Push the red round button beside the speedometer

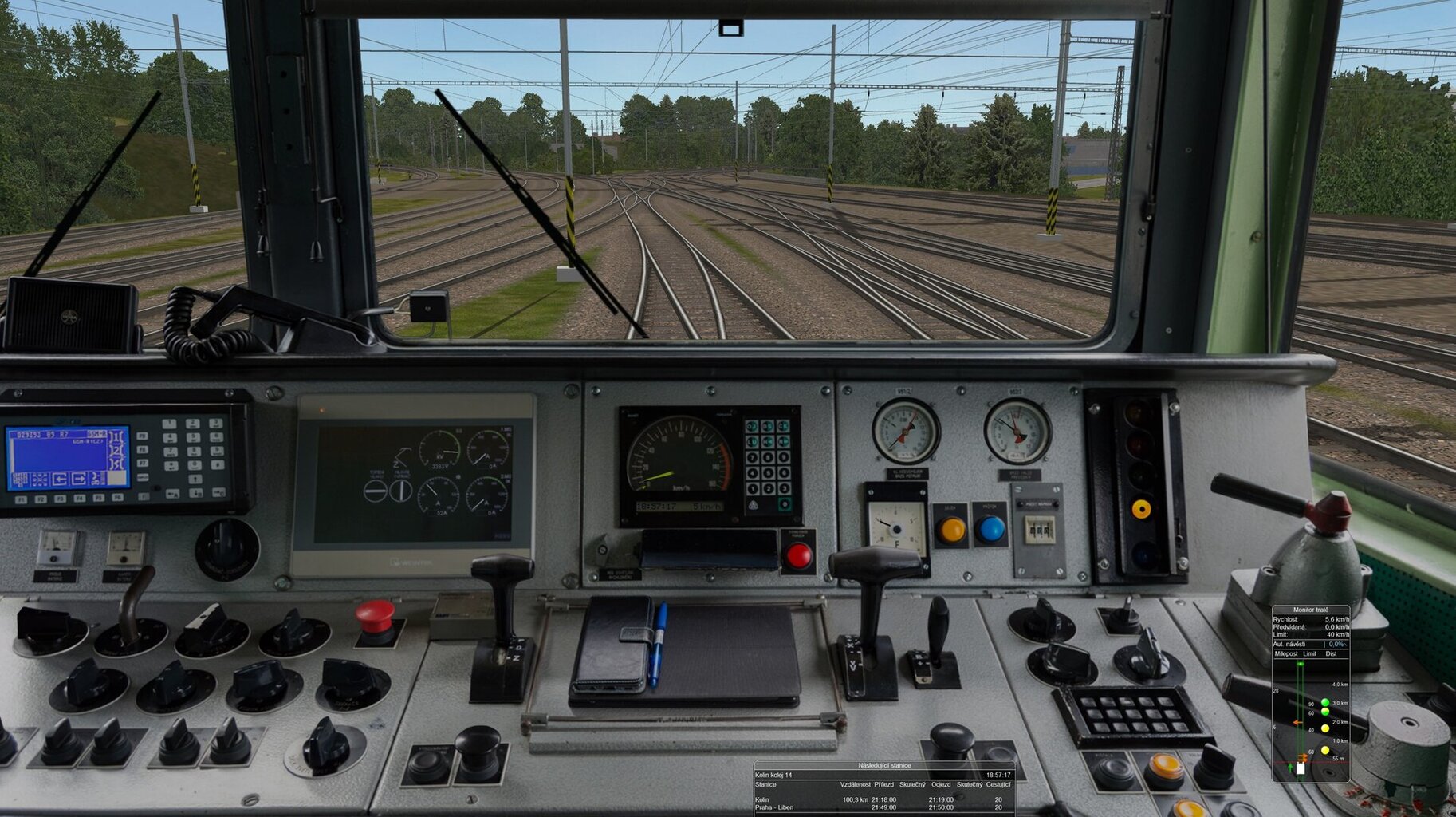[x=798, y=555]
